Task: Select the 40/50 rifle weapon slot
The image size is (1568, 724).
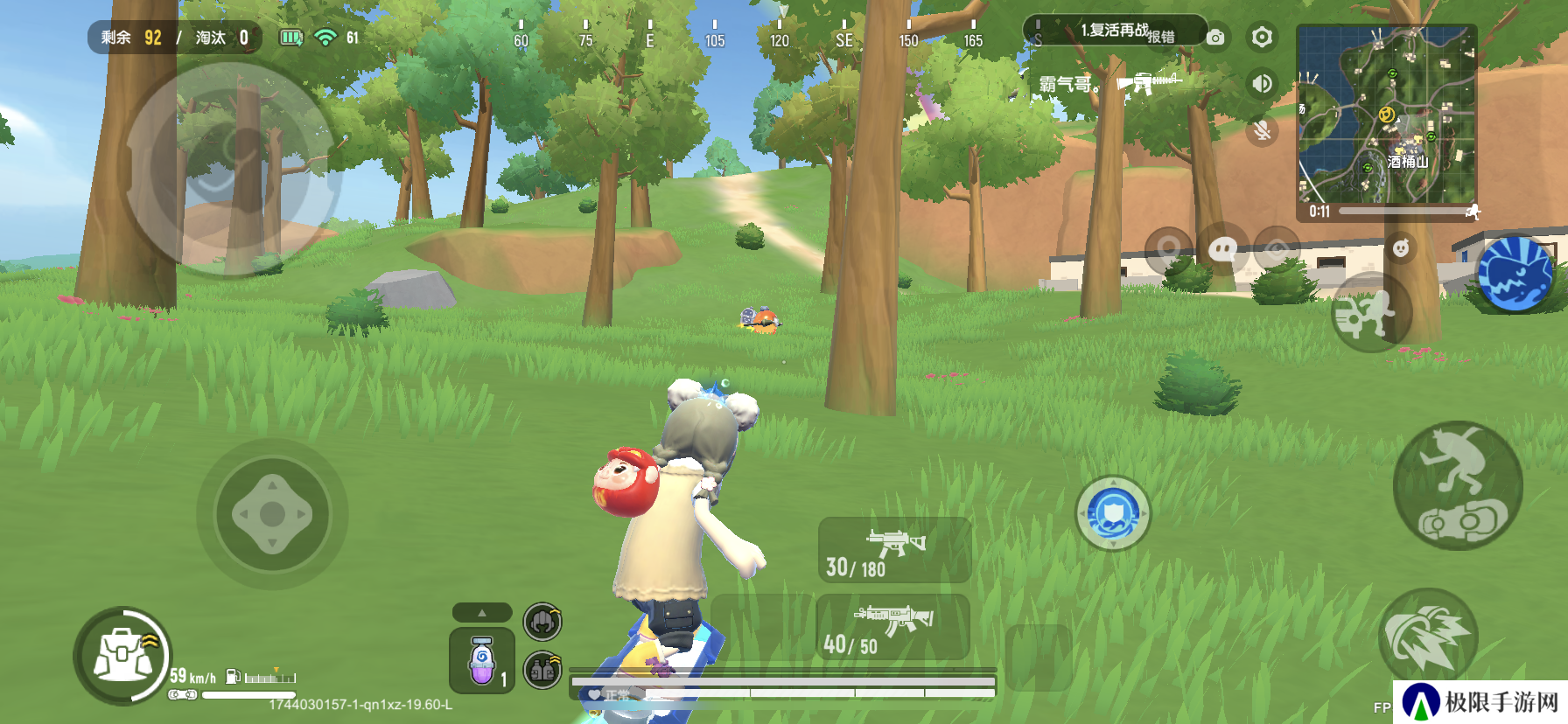Action: click(x=892, y=627)
